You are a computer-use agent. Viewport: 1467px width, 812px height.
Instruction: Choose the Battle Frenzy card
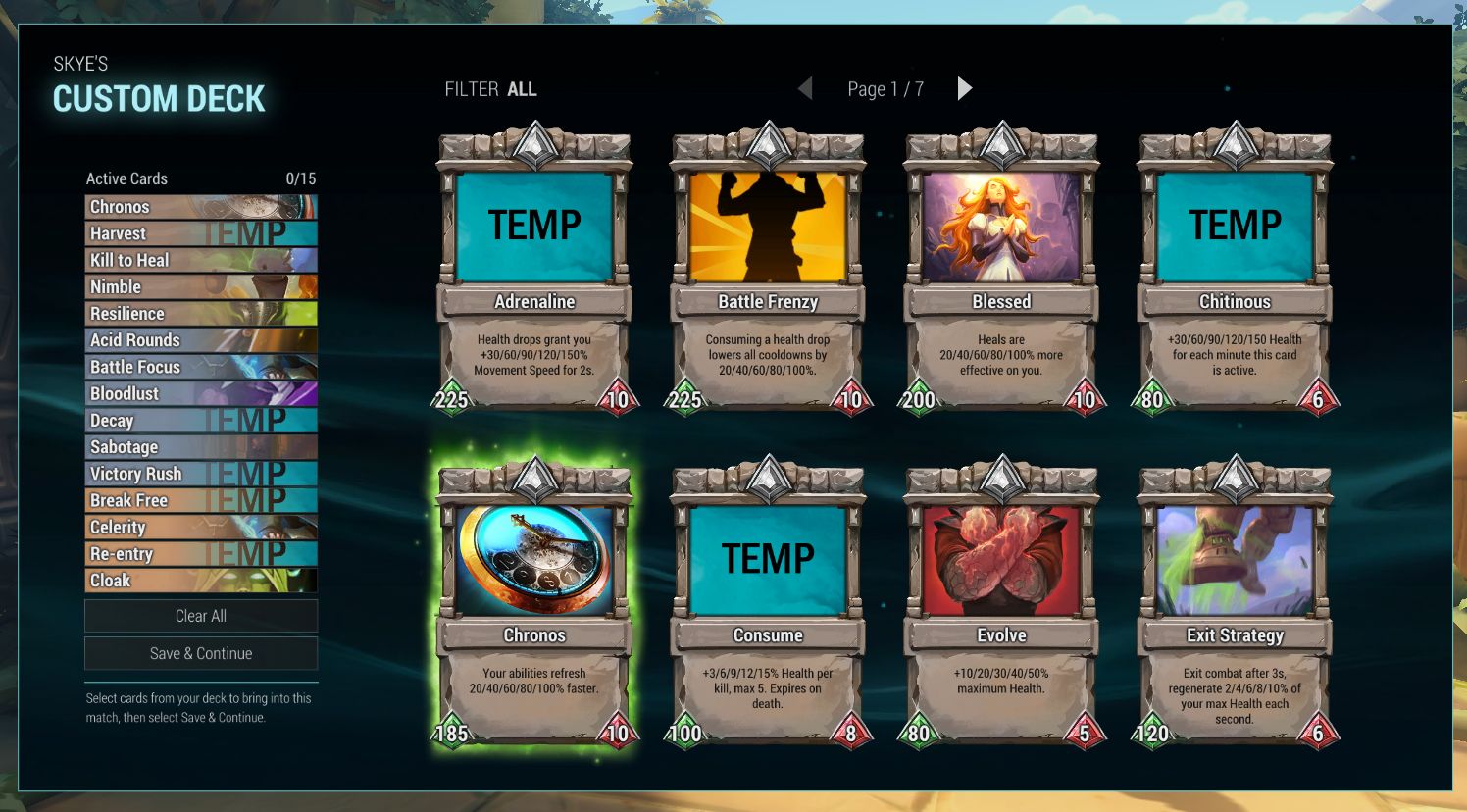click(x=768, y=270)
